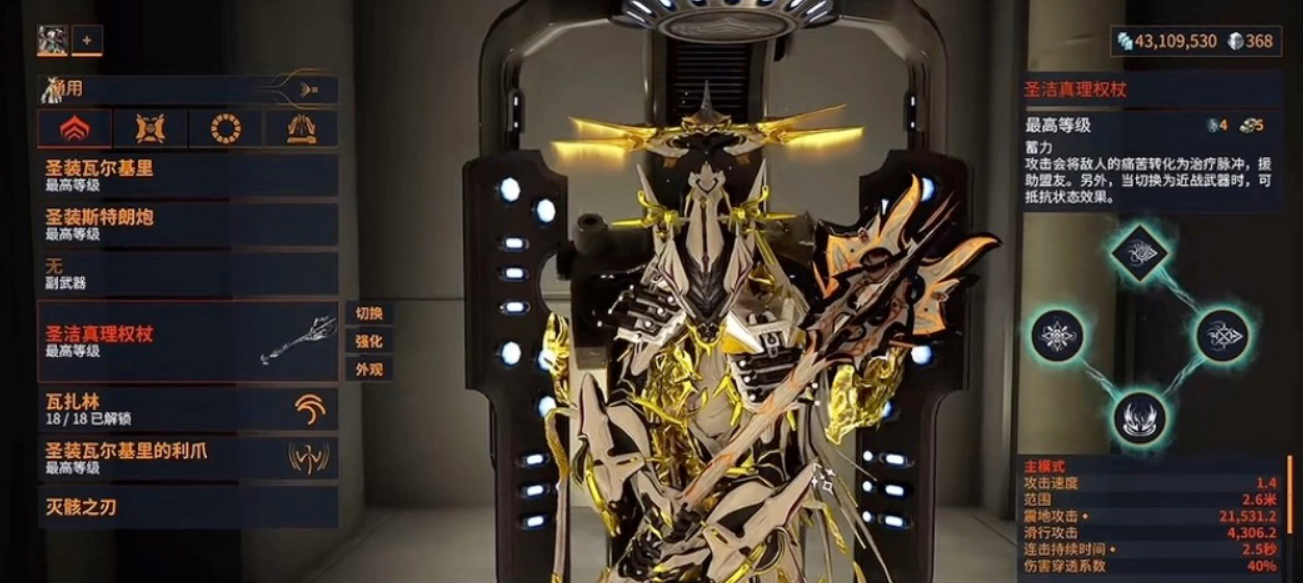Viewport: 1303px width, 583px height.
Task: Select the 圣装瓦尔基里 warframe slot
Action: (187, 175)
